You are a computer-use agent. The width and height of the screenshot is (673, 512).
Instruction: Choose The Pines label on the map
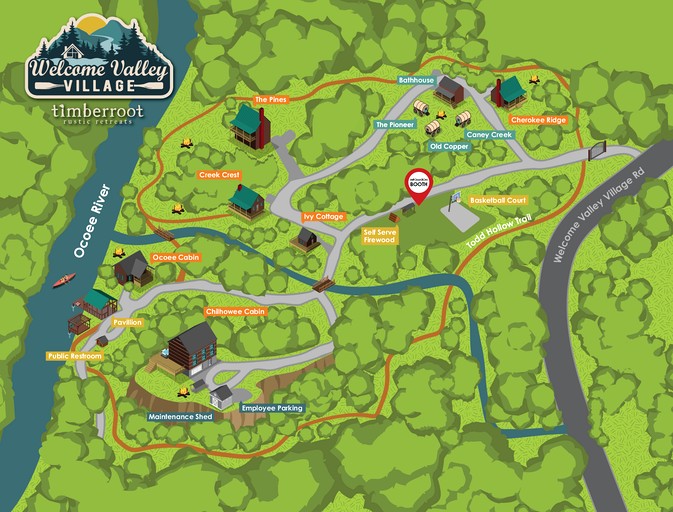point(271,99)
